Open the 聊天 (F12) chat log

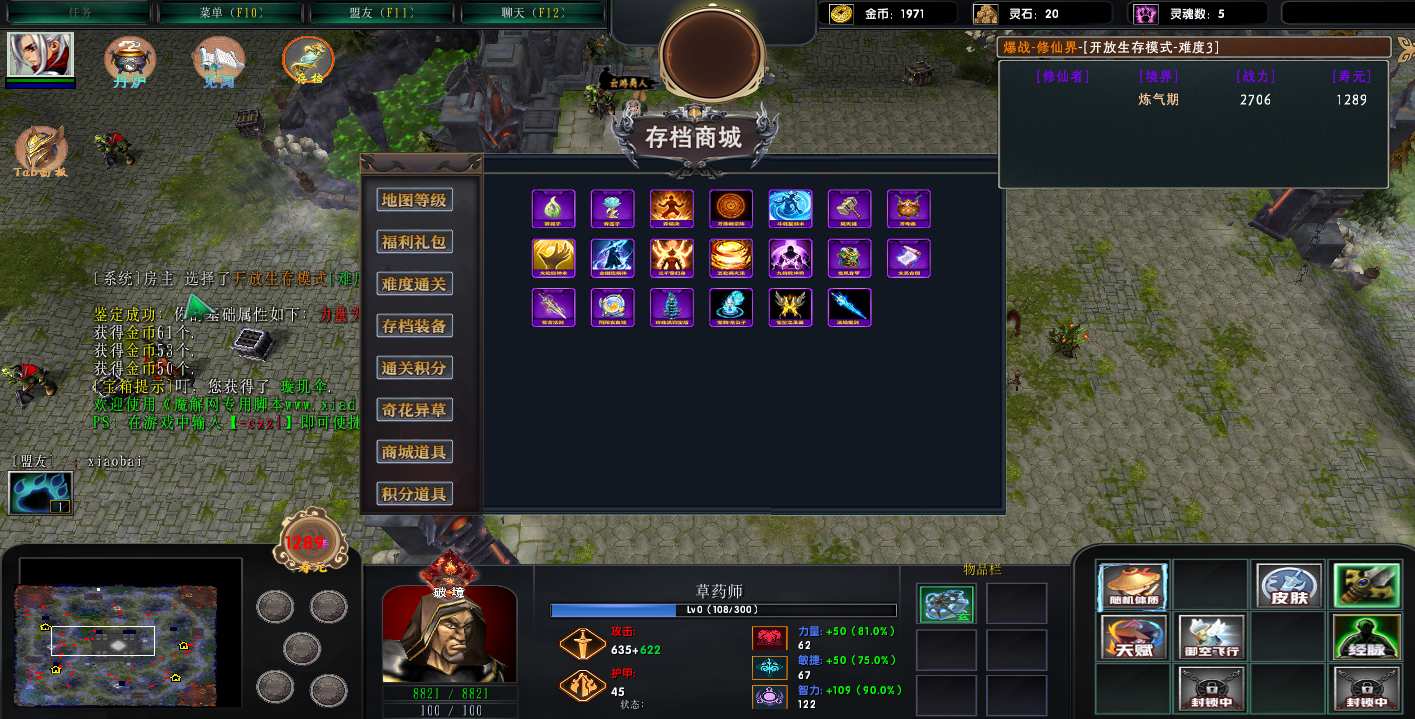coord(533,13)
